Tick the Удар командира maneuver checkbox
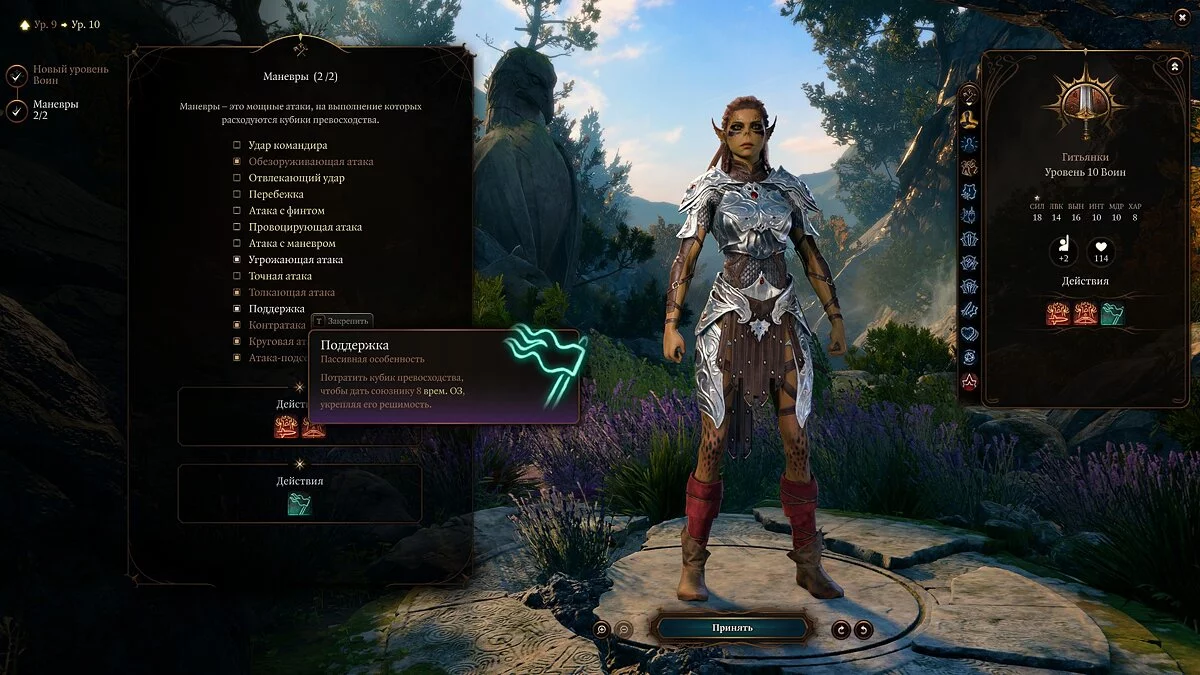 237,145
